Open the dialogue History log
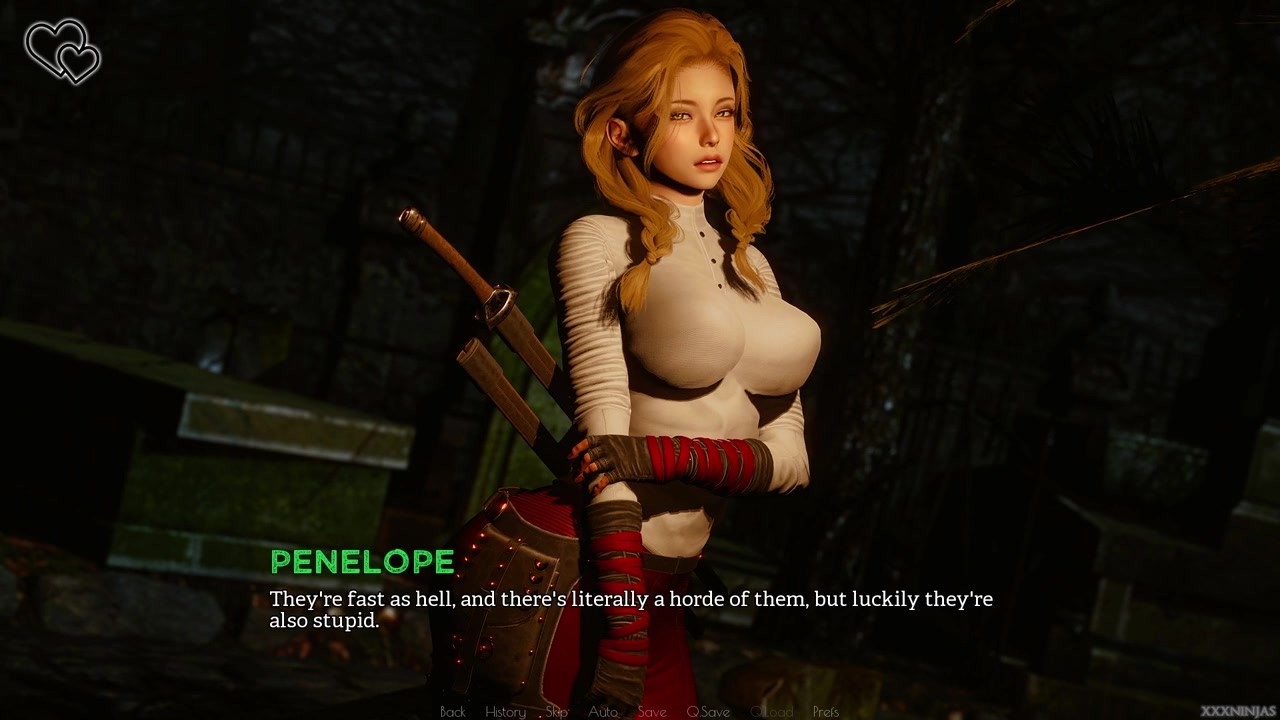Viewport: 1280px width, 720px height. (x=505, y=712)
